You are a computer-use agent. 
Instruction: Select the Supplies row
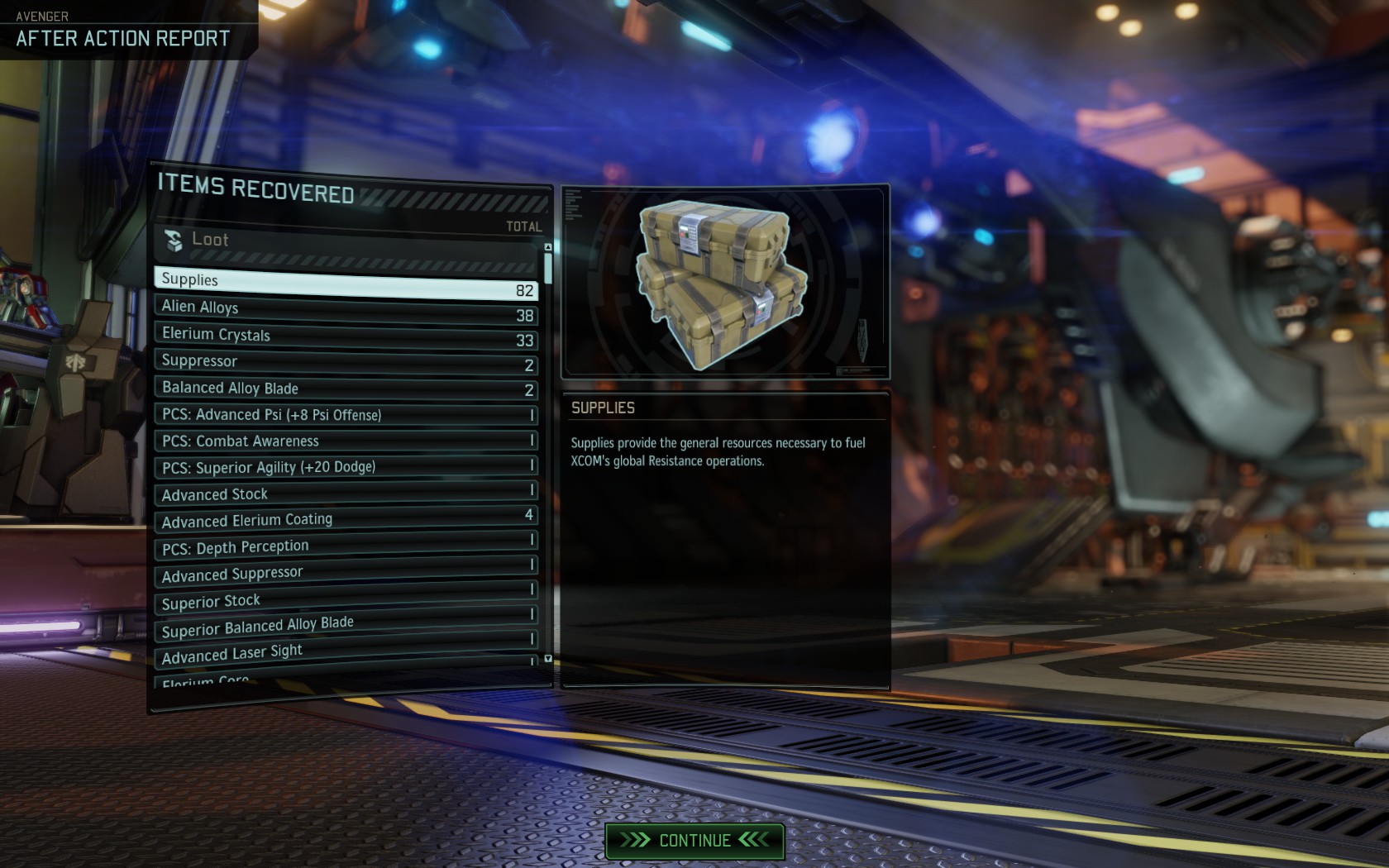click(x=346, y=284)
